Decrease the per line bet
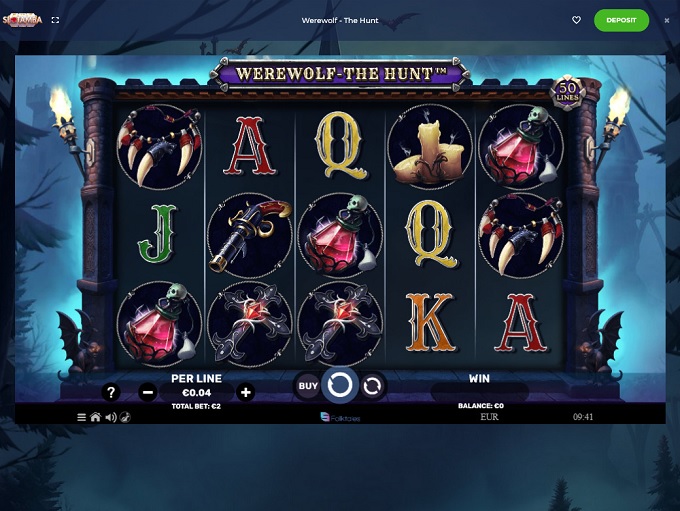 148,392
